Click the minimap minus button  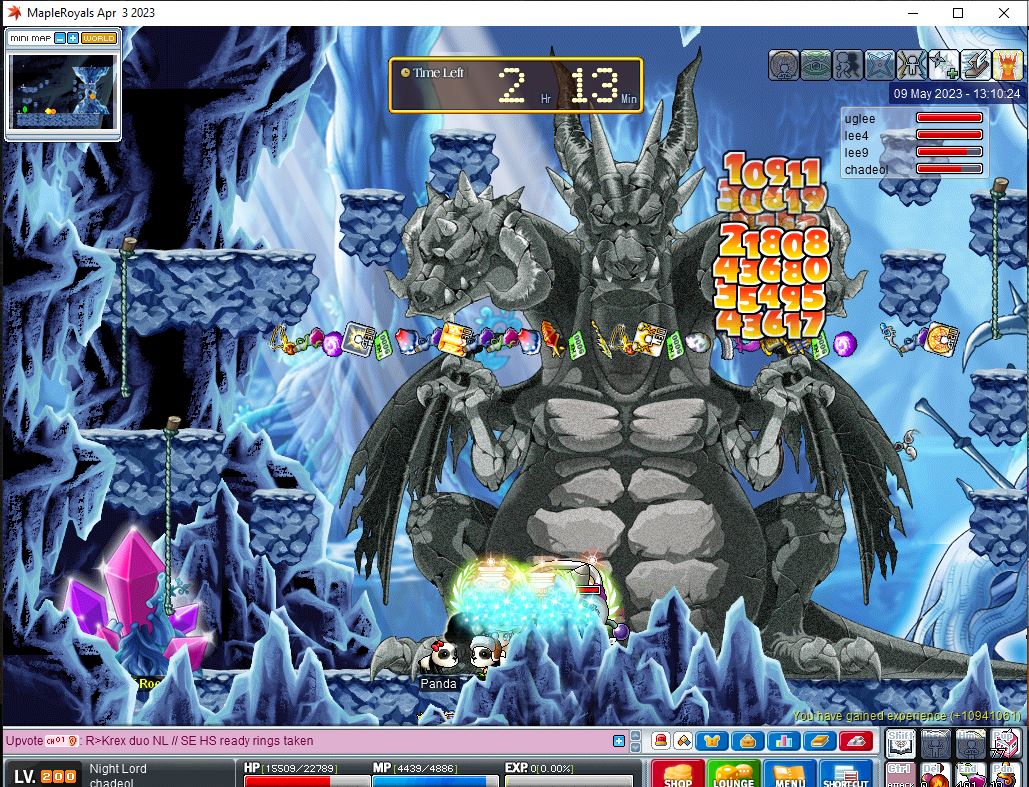[60, 38]
